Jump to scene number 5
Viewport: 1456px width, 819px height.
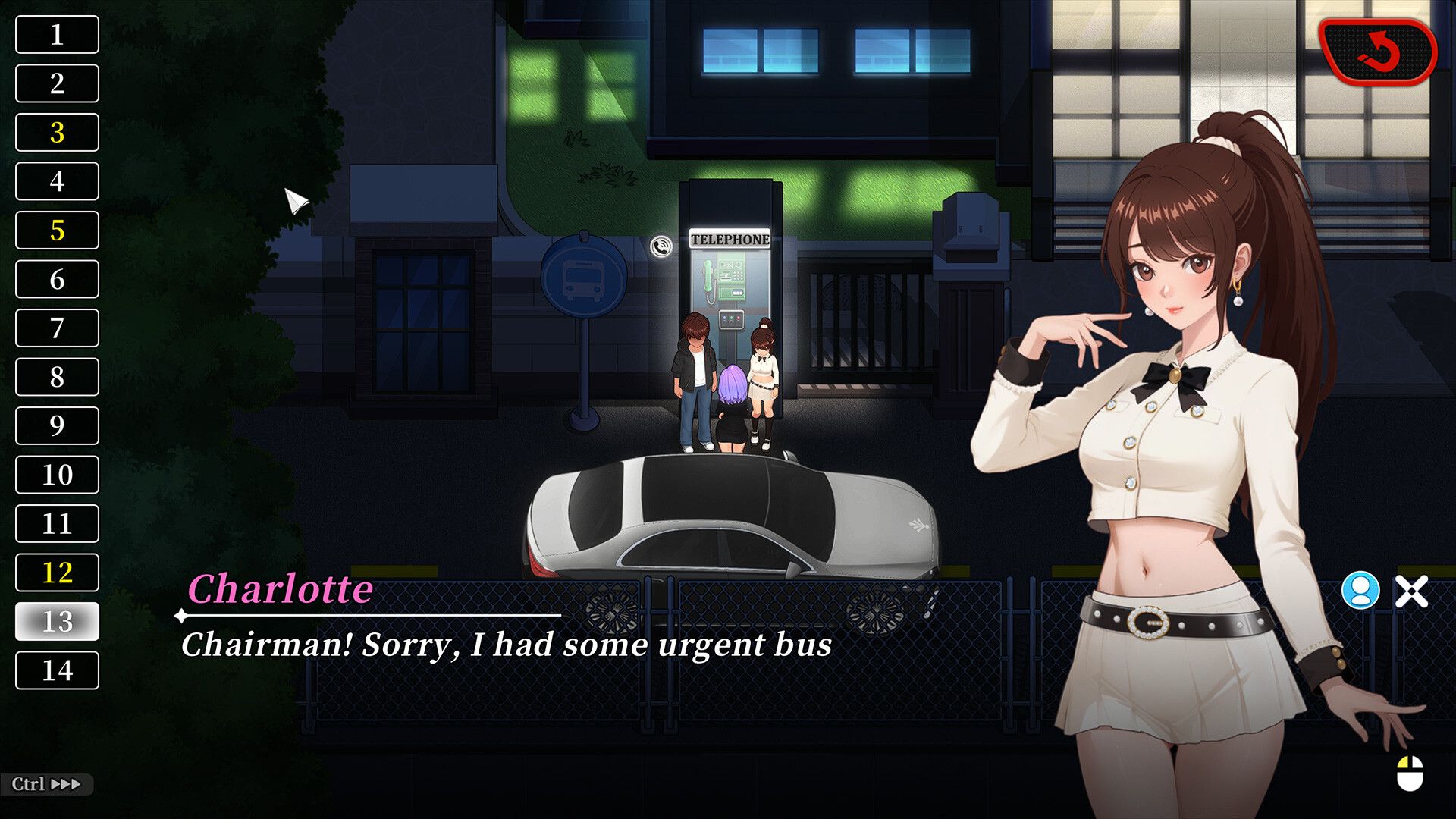click(x=57, y=231)
